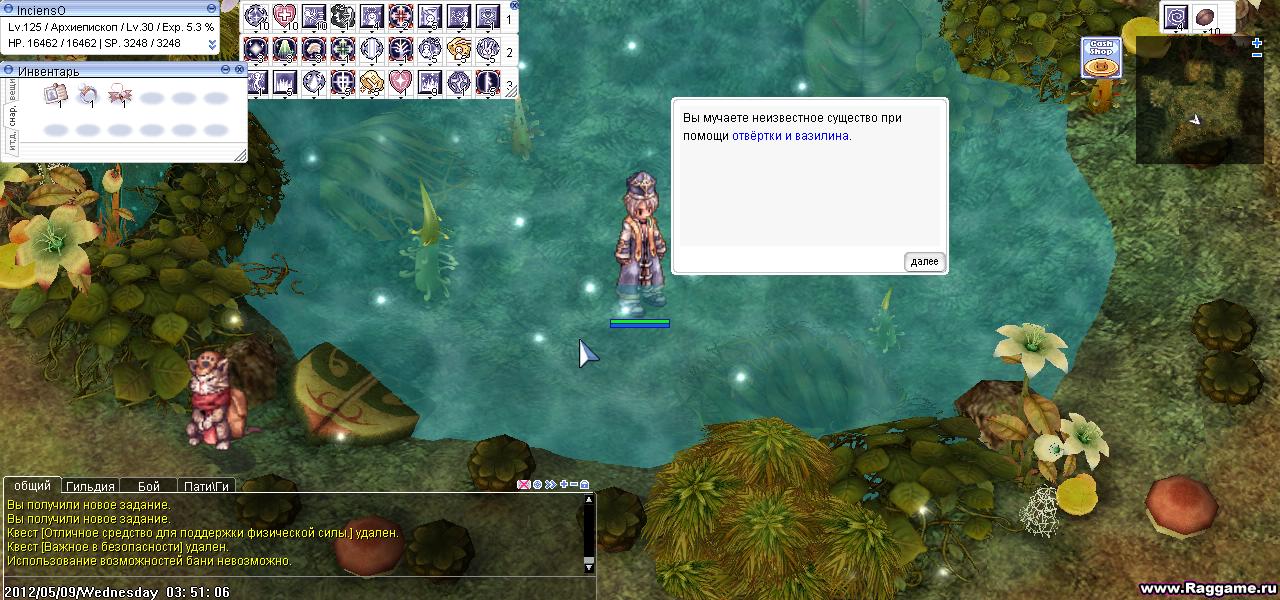Switch to the "Бой" chat tab
The width and height of the screenshot is (1280, 600).
click(x=148, y=486)
